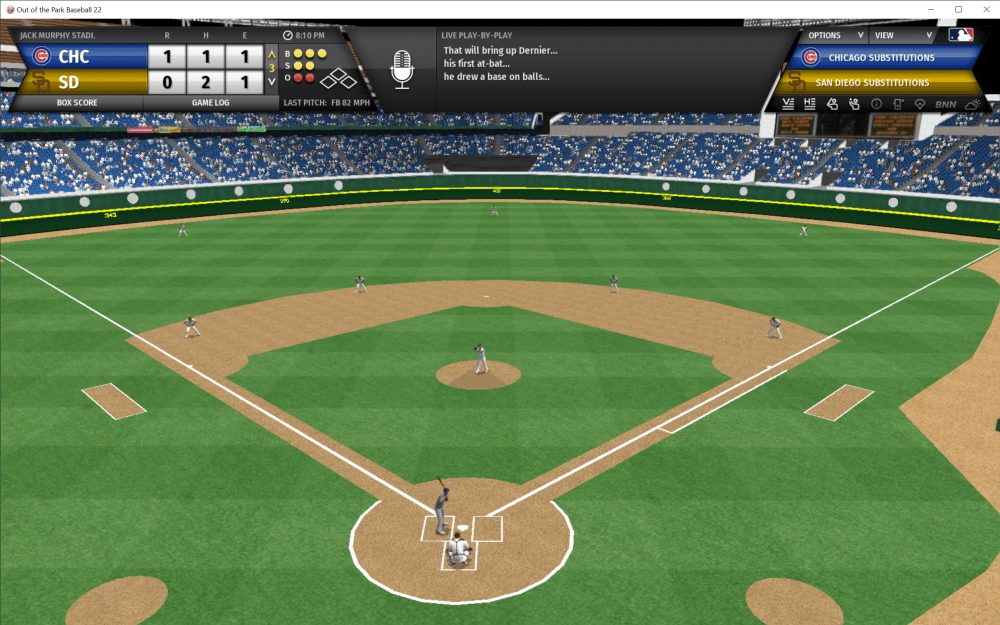Open the Game Log
The image size is (1000, 625).
tap(211, 102)
